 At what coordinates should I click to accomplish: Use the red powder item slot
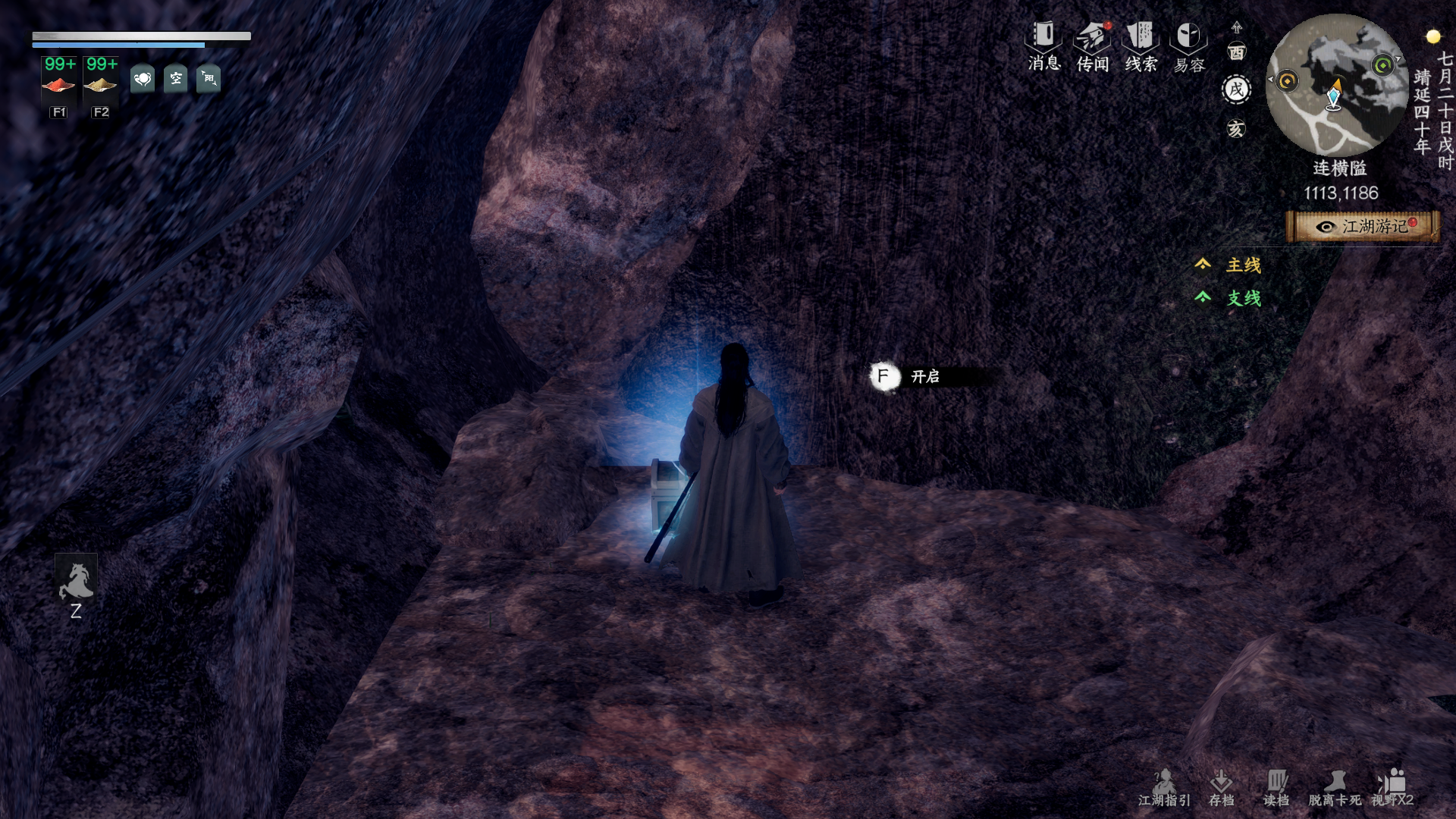(59, 83)
